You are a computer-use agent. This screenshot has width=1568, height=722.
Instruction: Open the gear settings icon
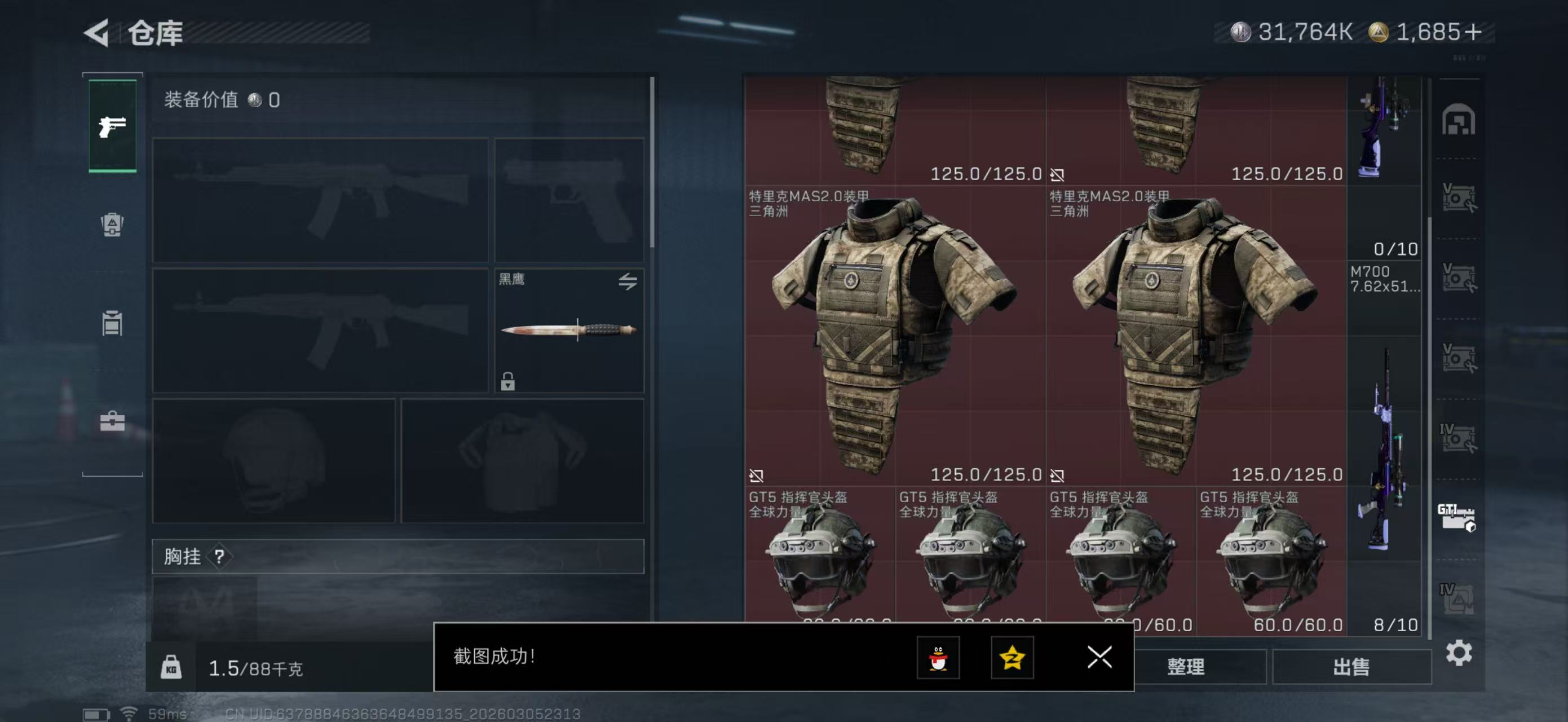coord(1459,653)
